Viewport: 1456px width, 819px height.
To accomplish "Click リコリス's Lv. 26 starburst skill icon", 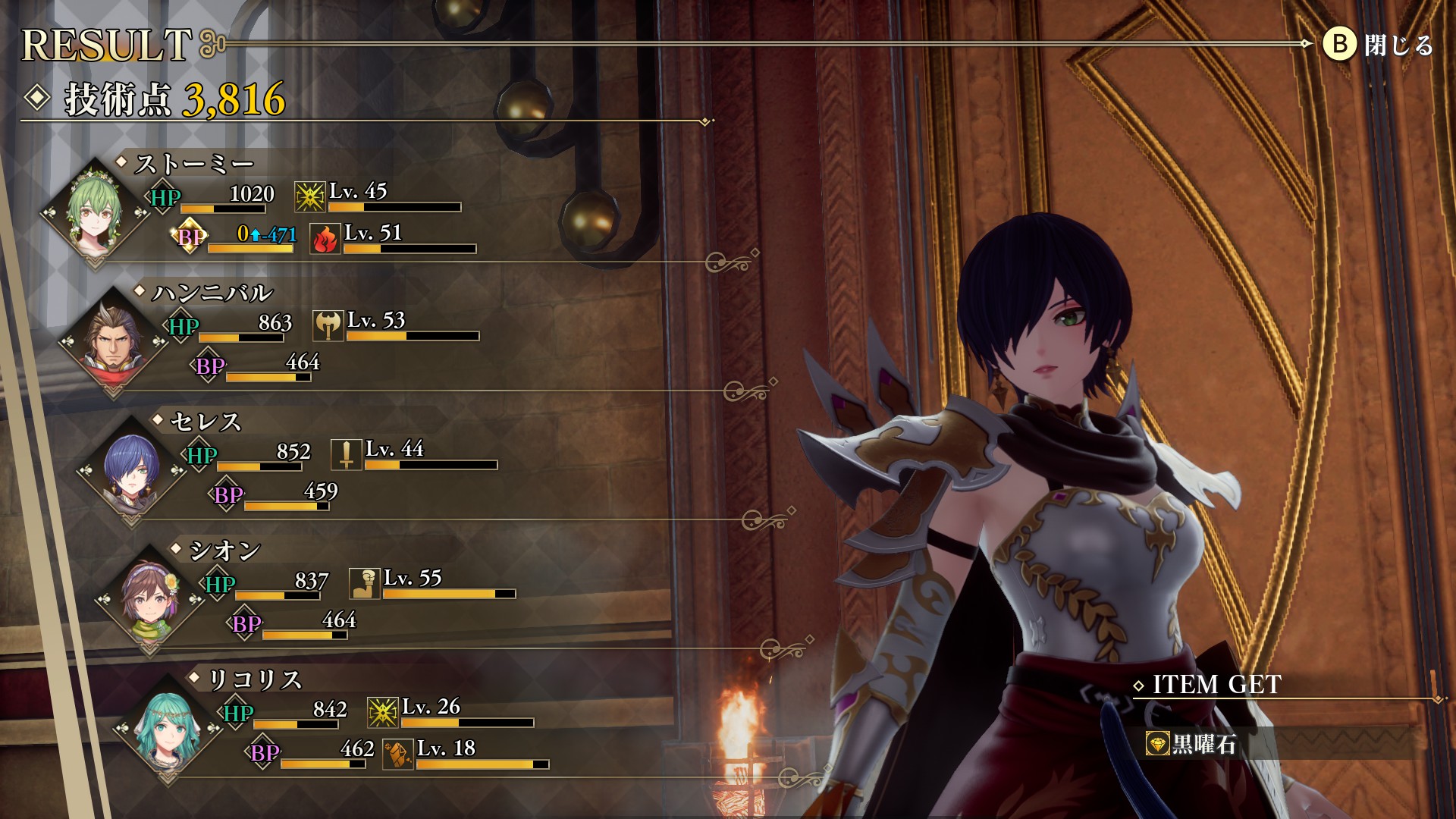I will click(383, 713).
